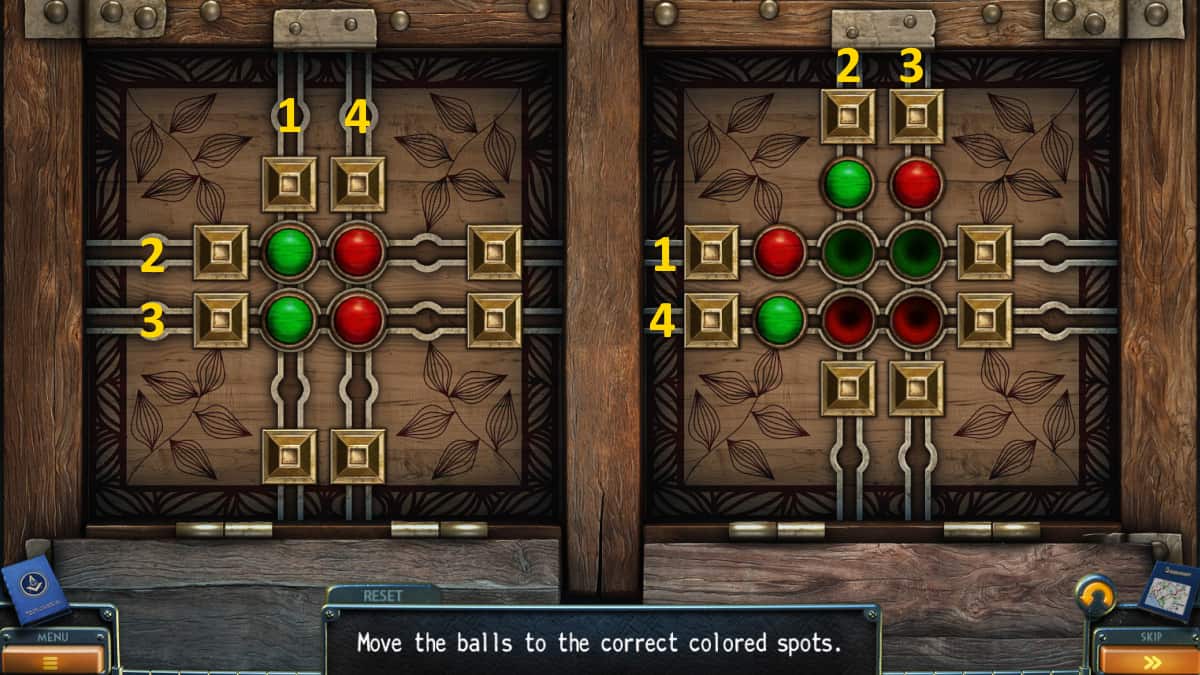
Task: Reset the ball puzzle
Action: [x=382, y=595]
